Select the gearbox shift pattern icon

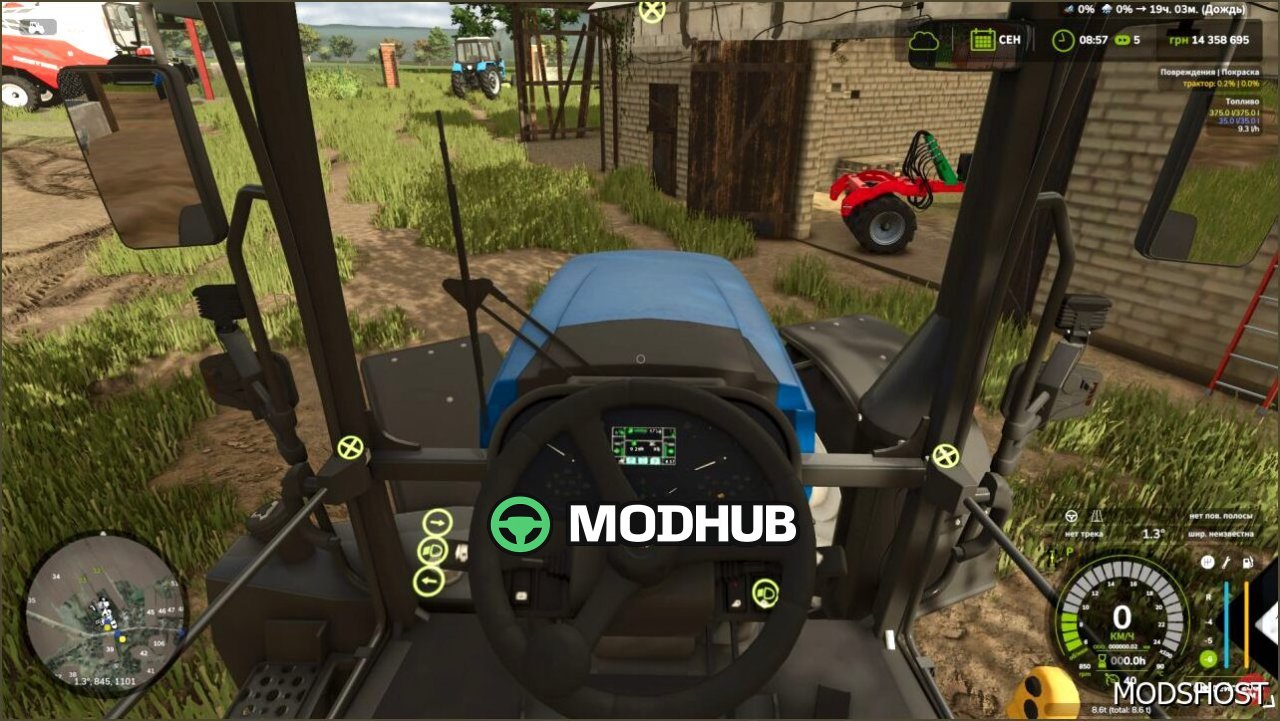[x=1208, y=562]
